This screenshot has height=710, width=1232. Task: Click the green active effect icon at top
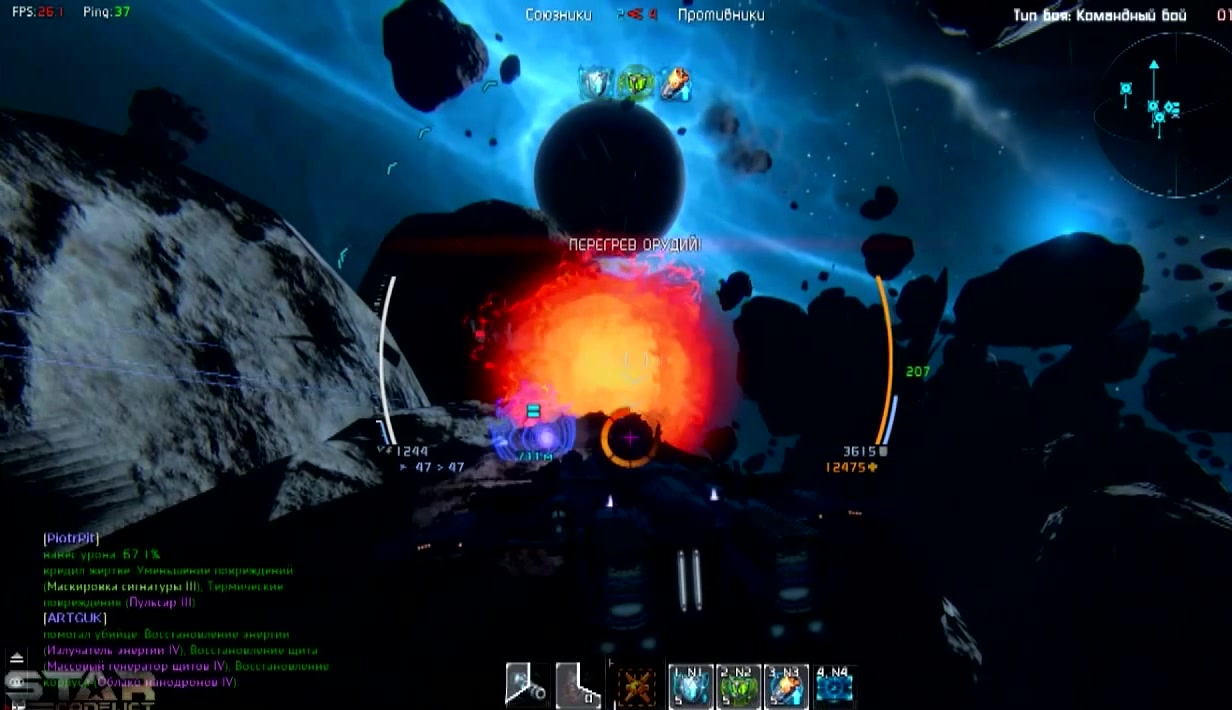click(x=635, y=84)
